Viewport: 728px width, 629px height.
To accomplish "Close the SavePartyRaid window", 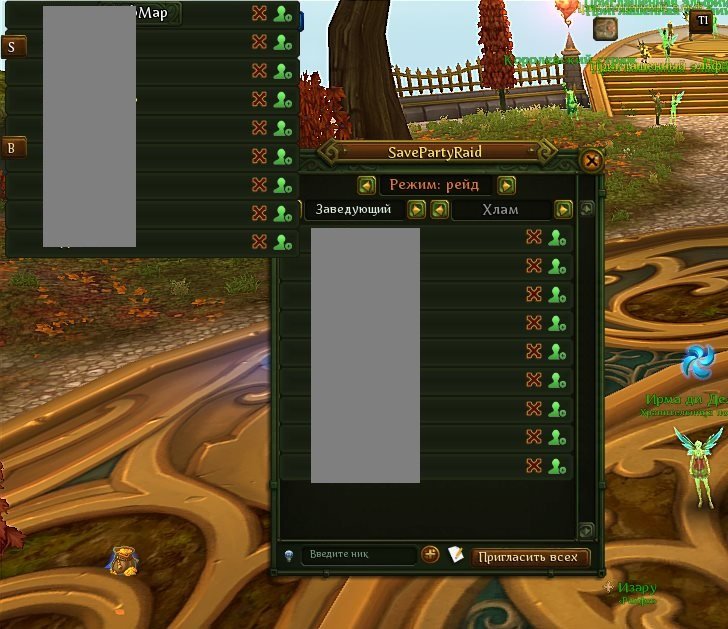I will click(591, 160).
